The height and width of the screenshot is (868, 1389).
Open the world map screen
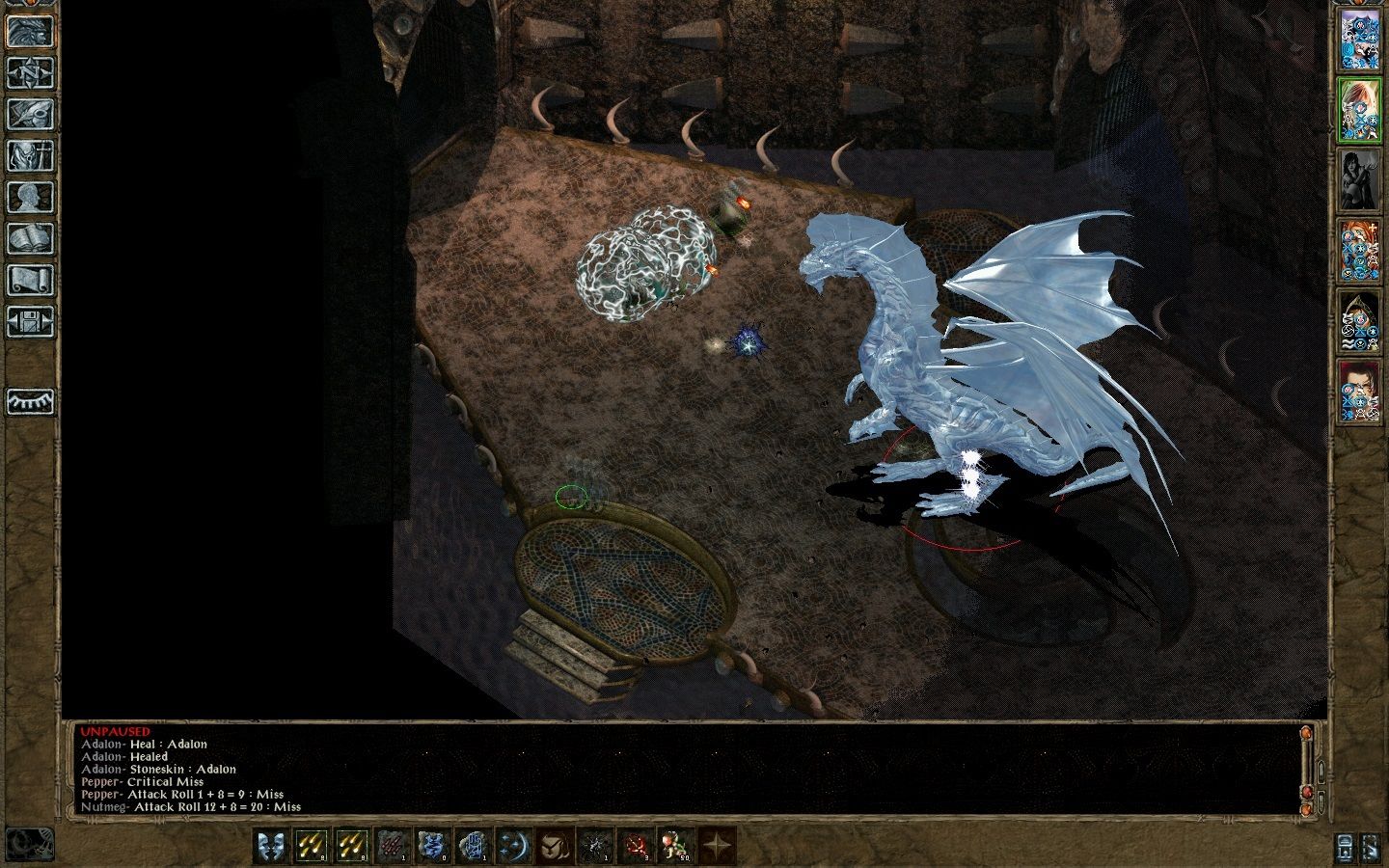pos(29,72)
